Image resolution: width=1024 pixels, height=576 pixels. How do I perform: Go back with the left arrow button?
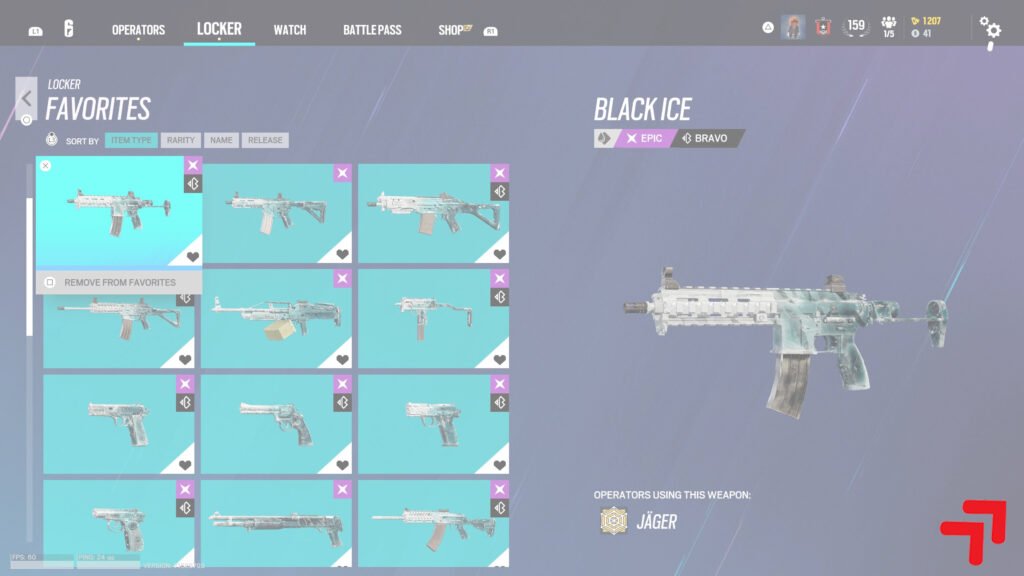pos(26,98)
